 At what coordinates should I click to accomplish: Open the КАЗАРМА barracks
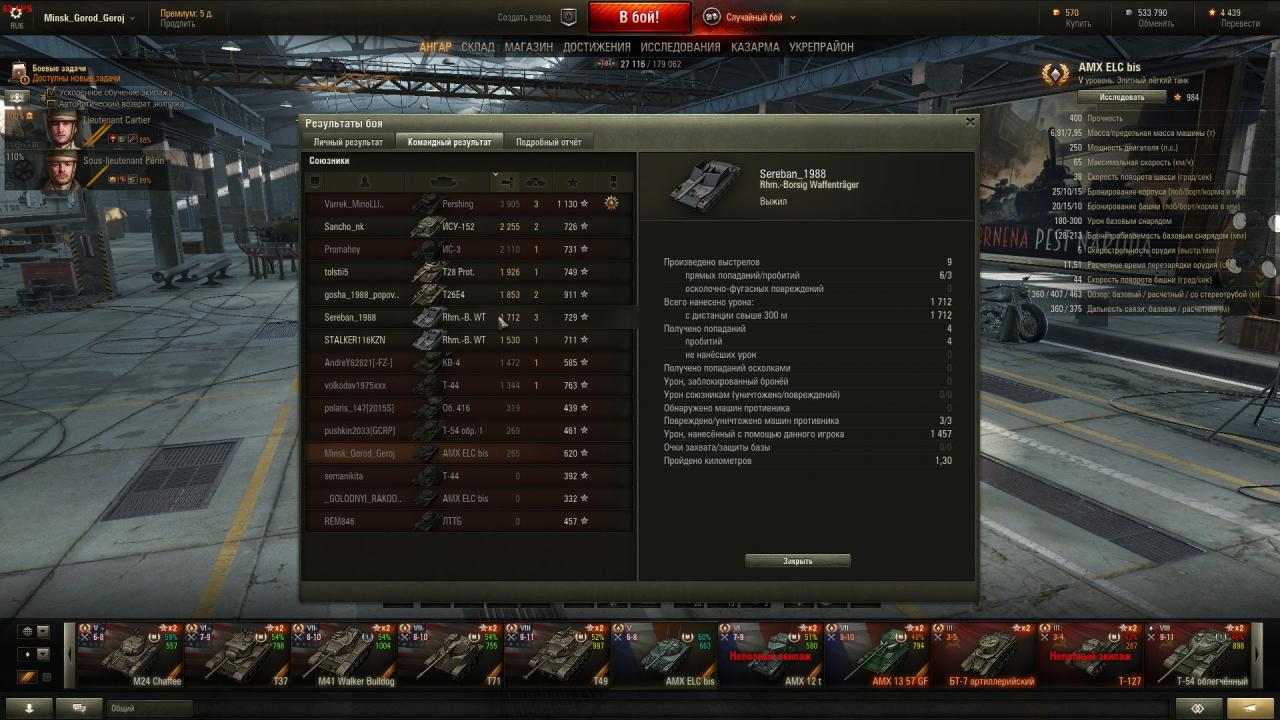pos(755,47)
